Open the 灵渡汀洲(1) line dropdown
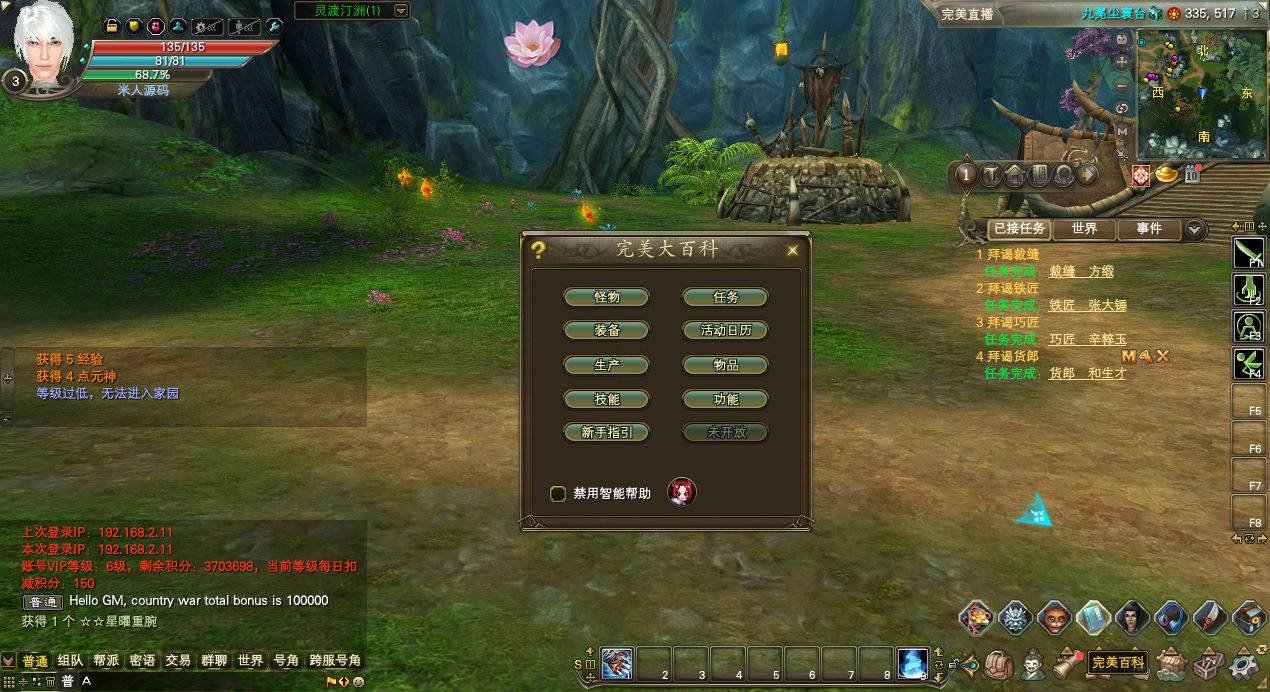The image size is (1270, 692). [401, 11]
